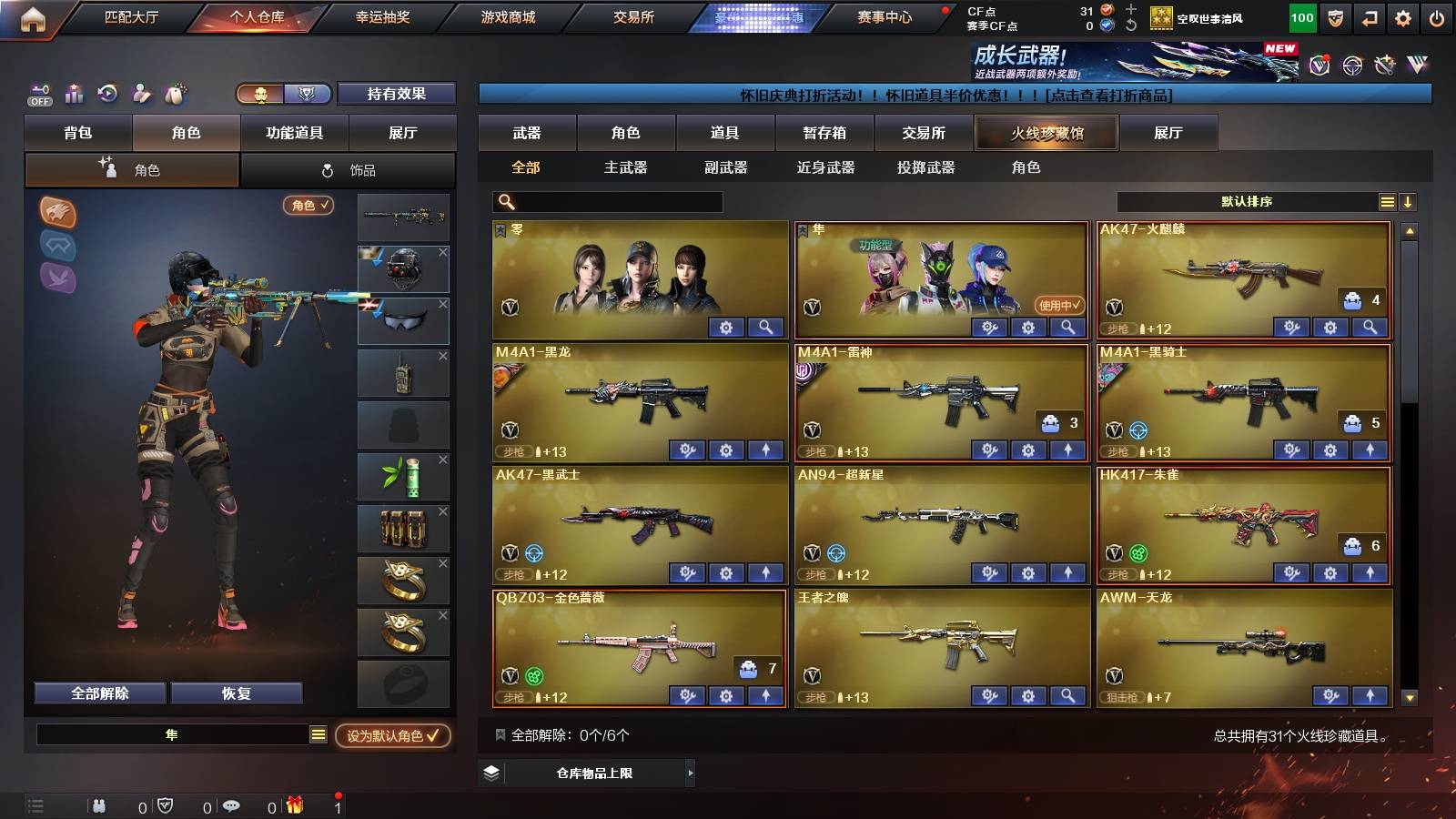This screenshot has width=1456, height=819.
Task: Click the shield security icon in top right
Action: coord(1334,16)
